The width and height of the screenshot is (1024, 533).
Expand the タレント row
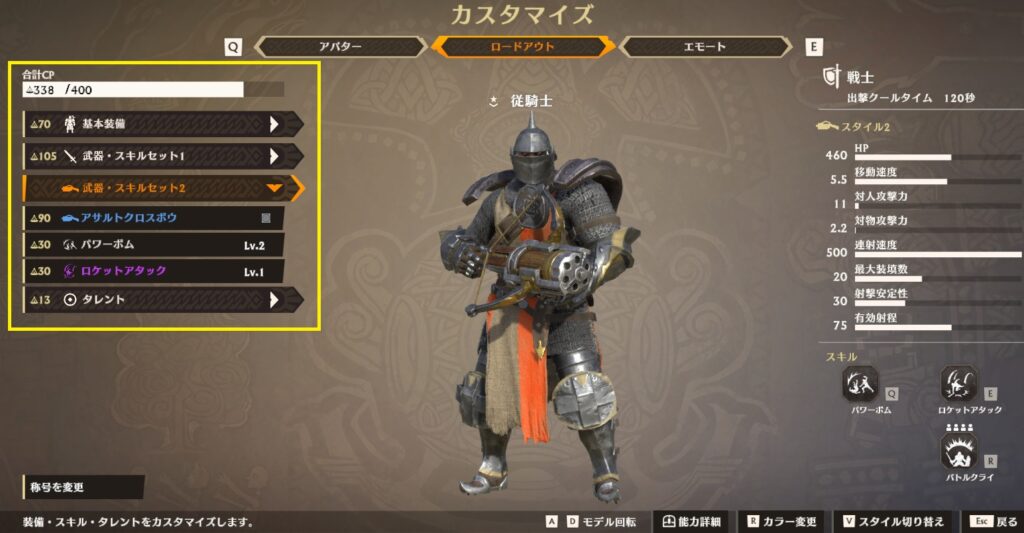163,299
